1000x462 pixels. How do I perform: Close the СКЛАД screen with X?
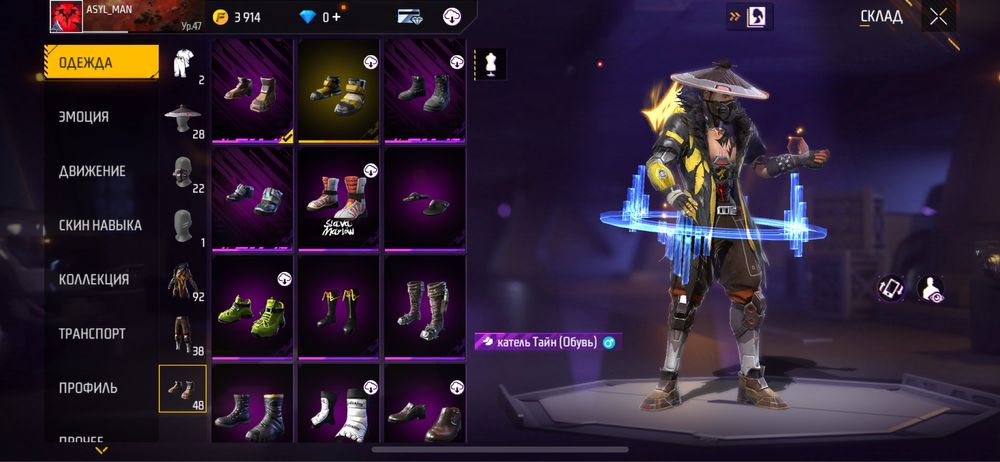tap(938, 16)
